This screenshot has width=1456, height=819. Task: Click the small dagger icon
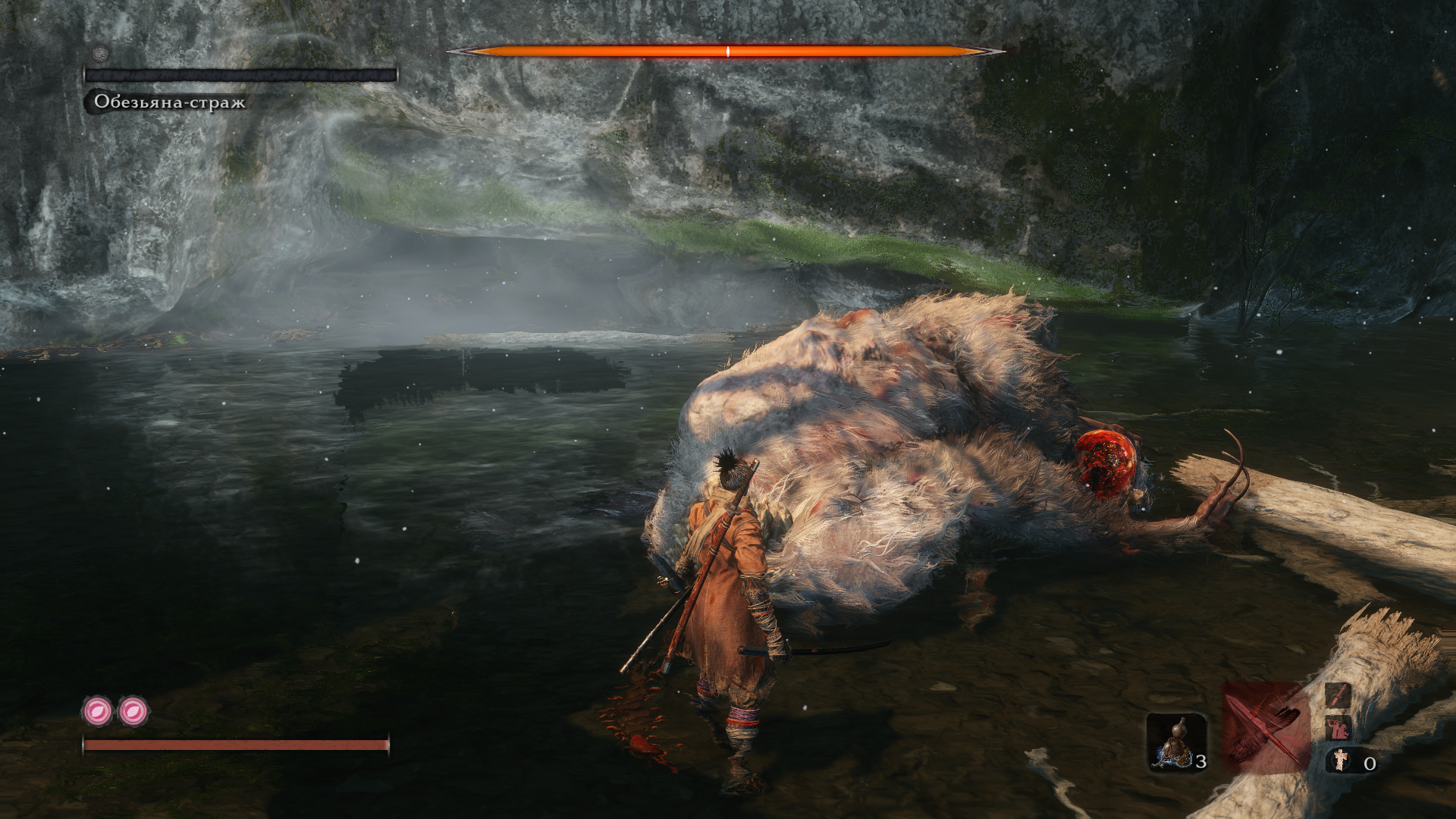tap(1338, 693)
